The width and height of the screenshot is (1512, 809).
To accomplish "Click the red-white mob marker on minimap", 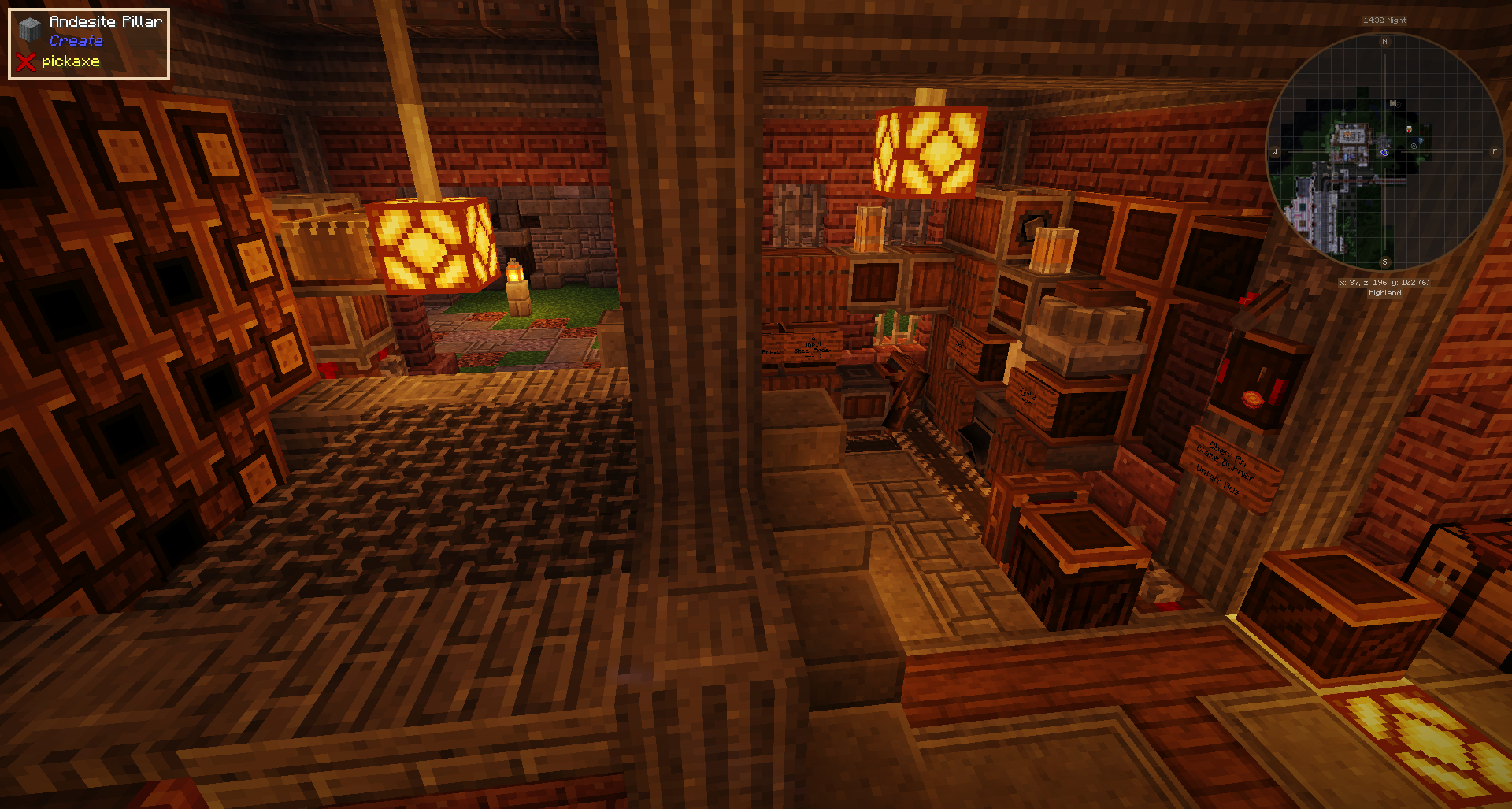I will pyautogui.click(x=1409, y=129).
